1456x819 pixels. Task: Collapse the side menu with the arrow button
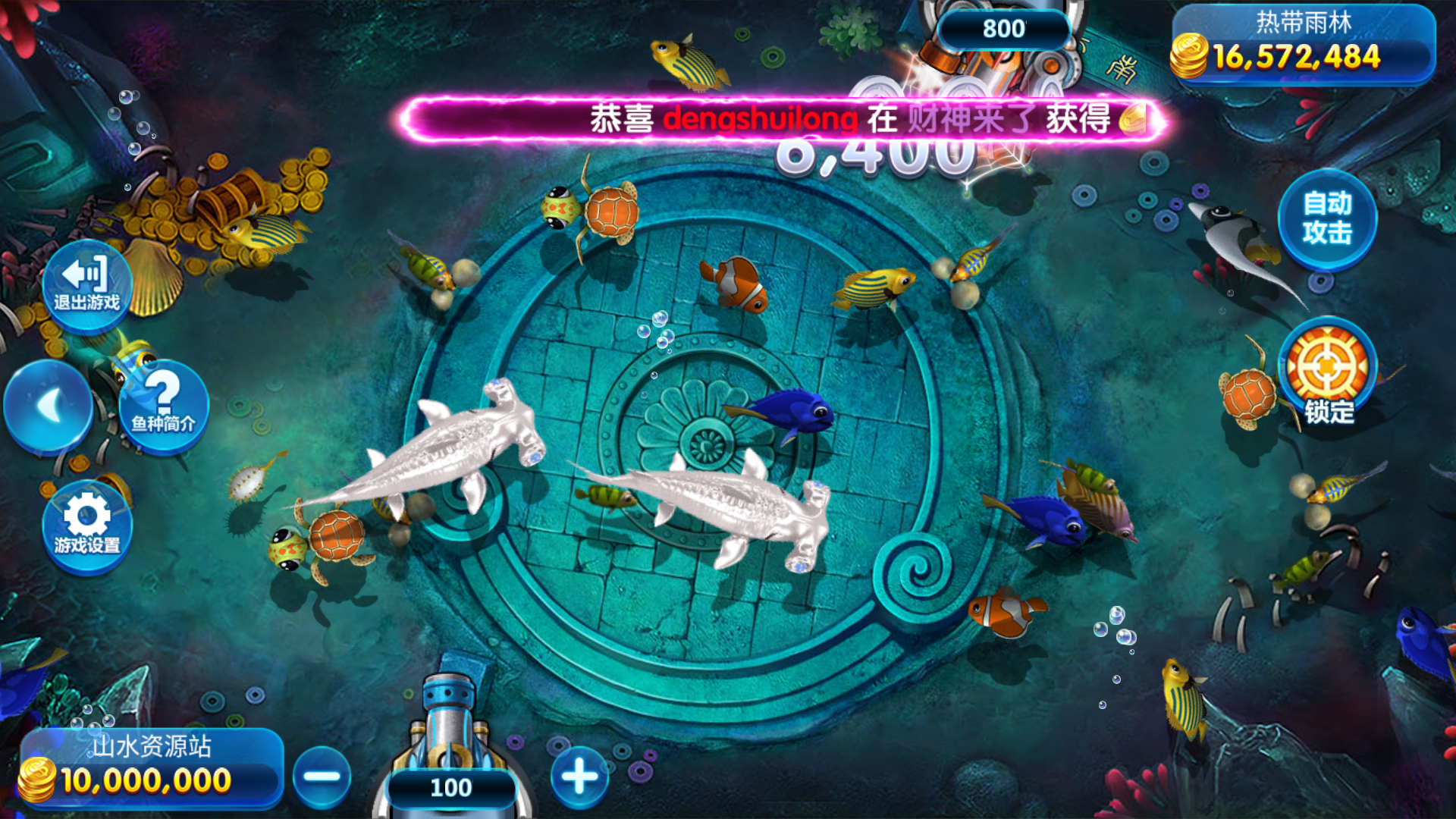[49, 406]
